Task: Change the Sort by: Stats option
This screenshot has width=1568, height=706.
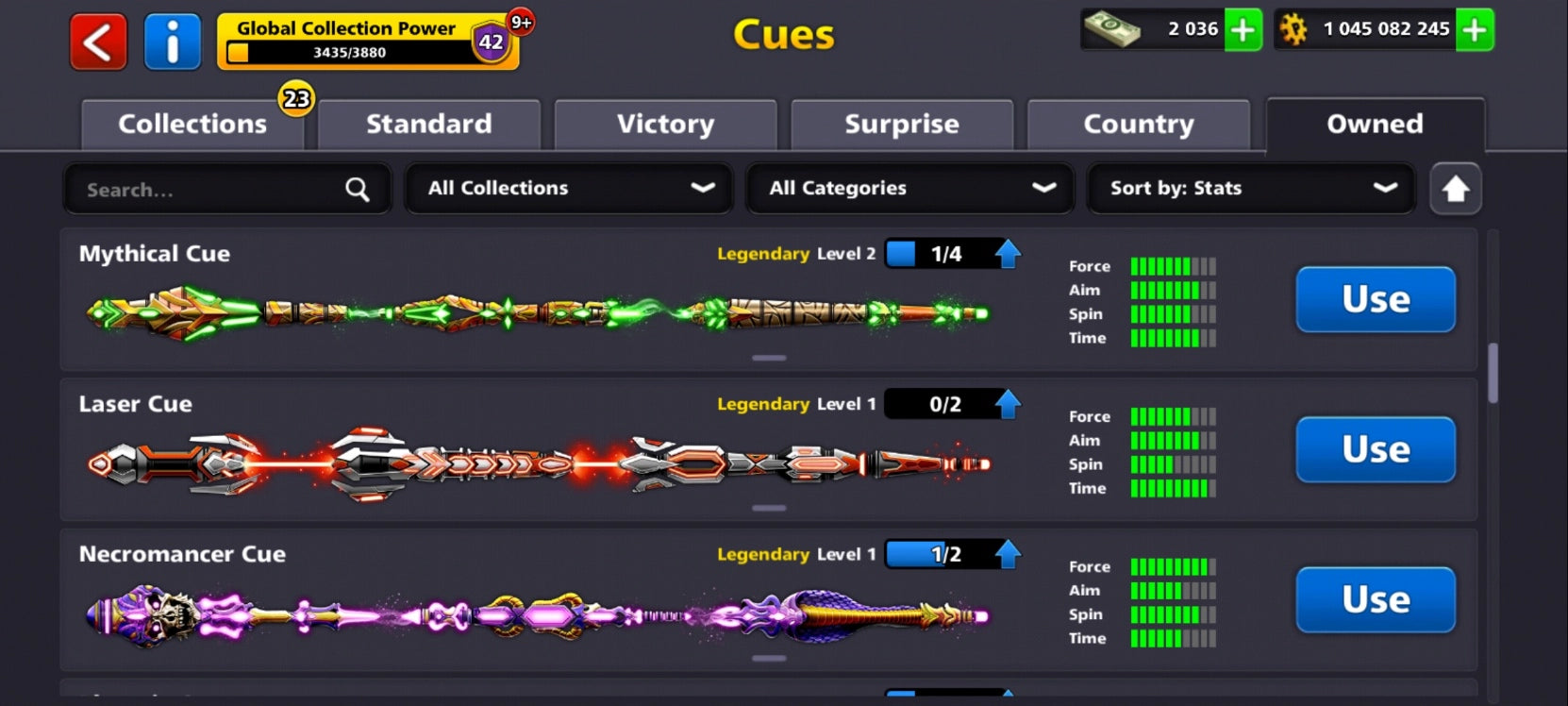Action: 1250,188
